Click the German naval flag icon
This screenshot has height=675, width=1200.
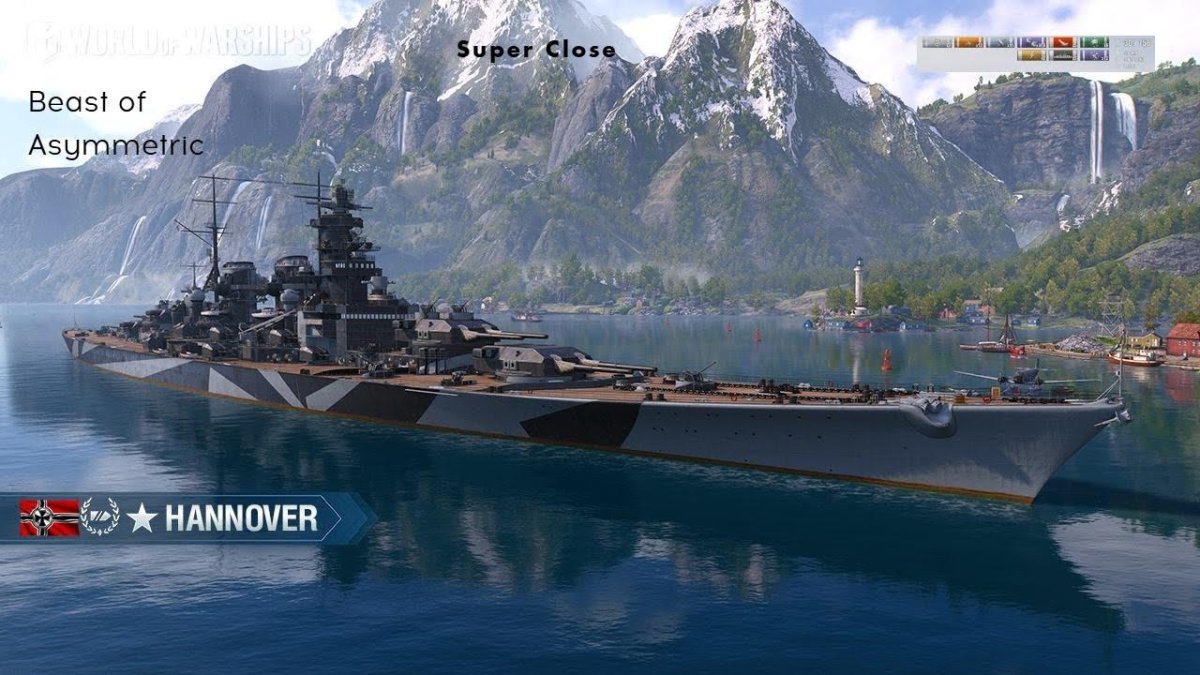(x=49, y=518)
